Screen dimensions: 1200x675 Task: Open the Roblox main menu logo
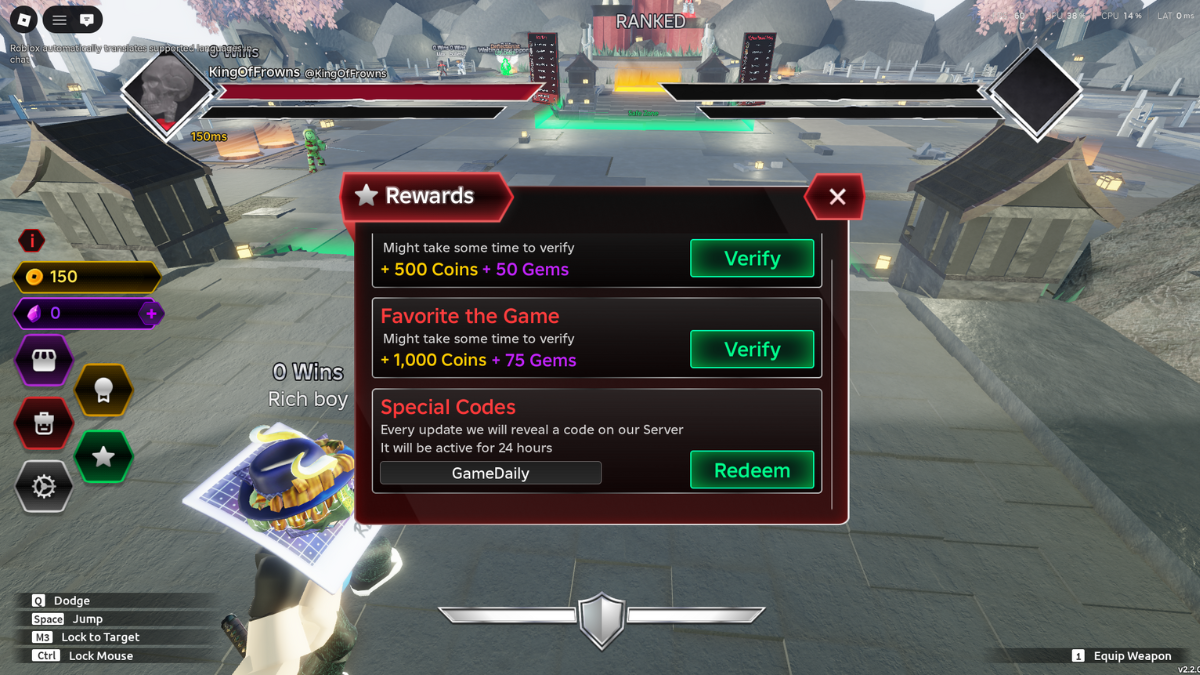click(x=21, y=19)
